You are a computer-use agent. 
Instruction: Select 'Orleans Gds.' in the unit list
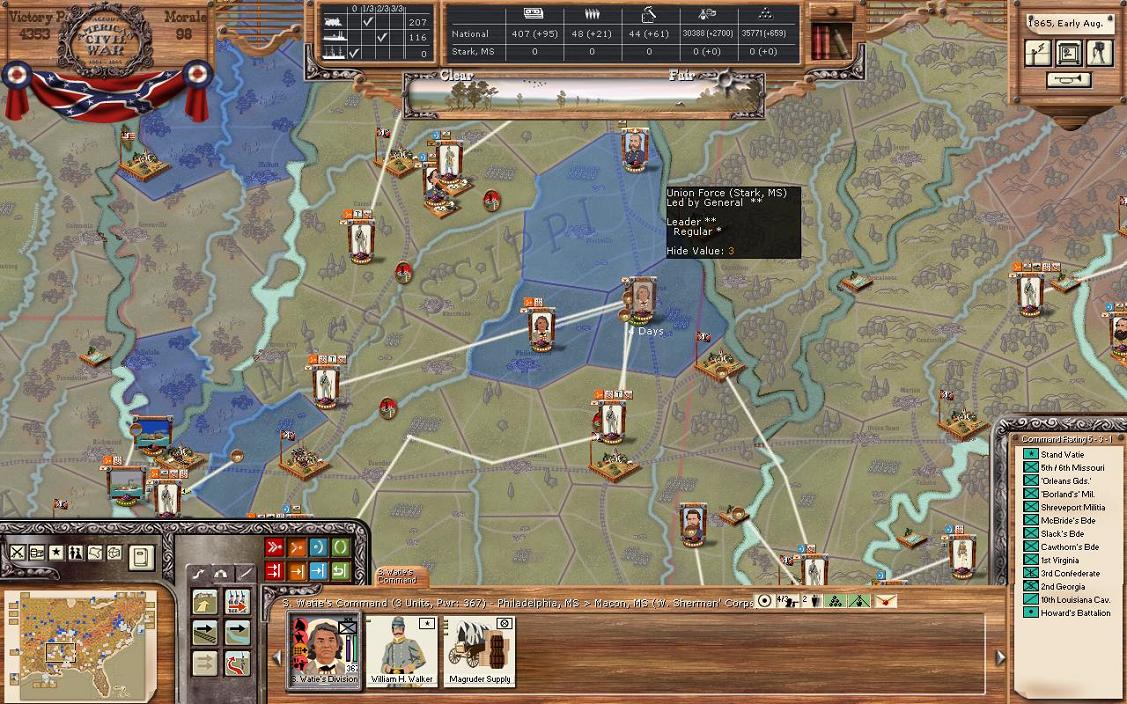coord(1065,481)
